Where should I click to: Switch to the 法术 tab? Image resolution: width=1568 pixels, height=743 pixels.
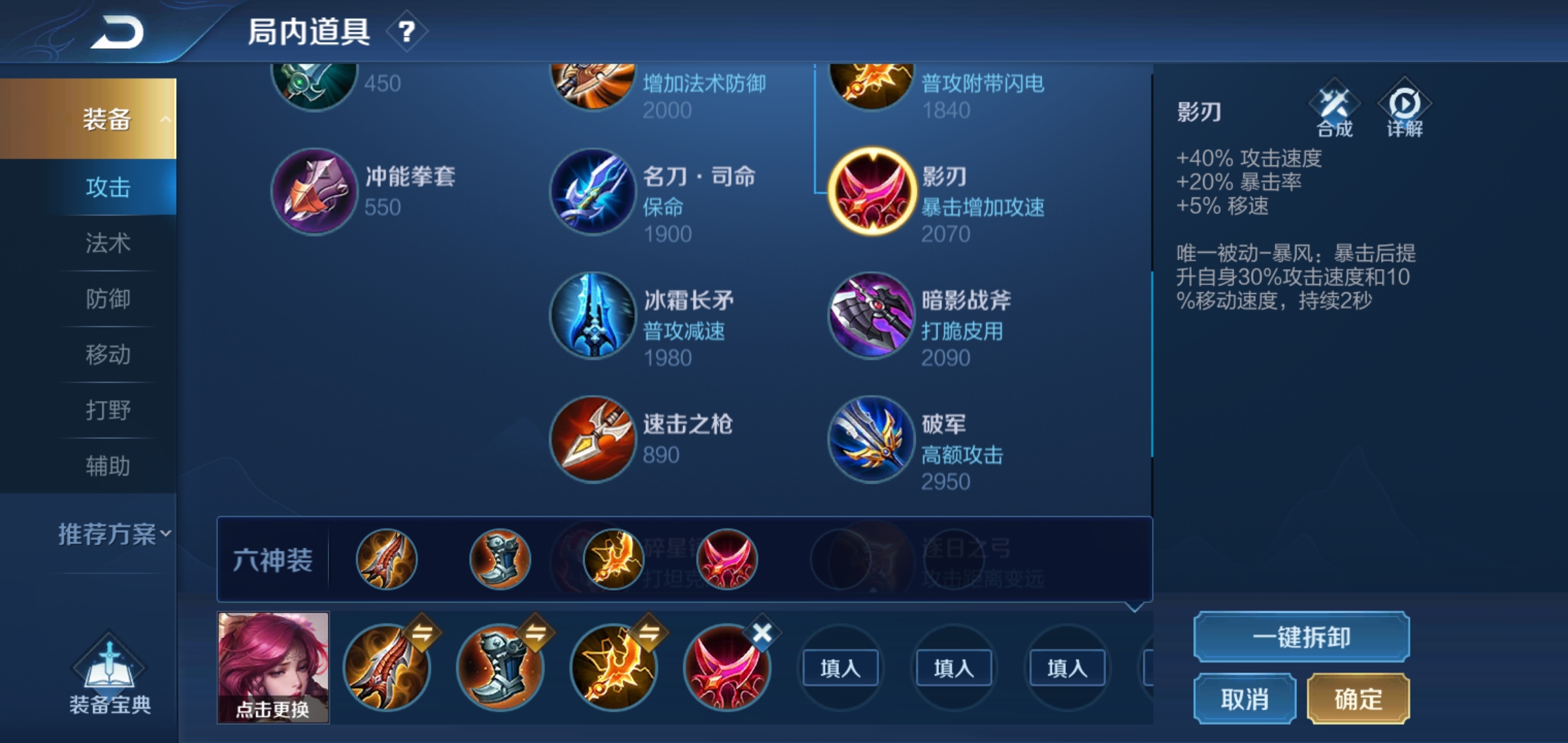110,244
